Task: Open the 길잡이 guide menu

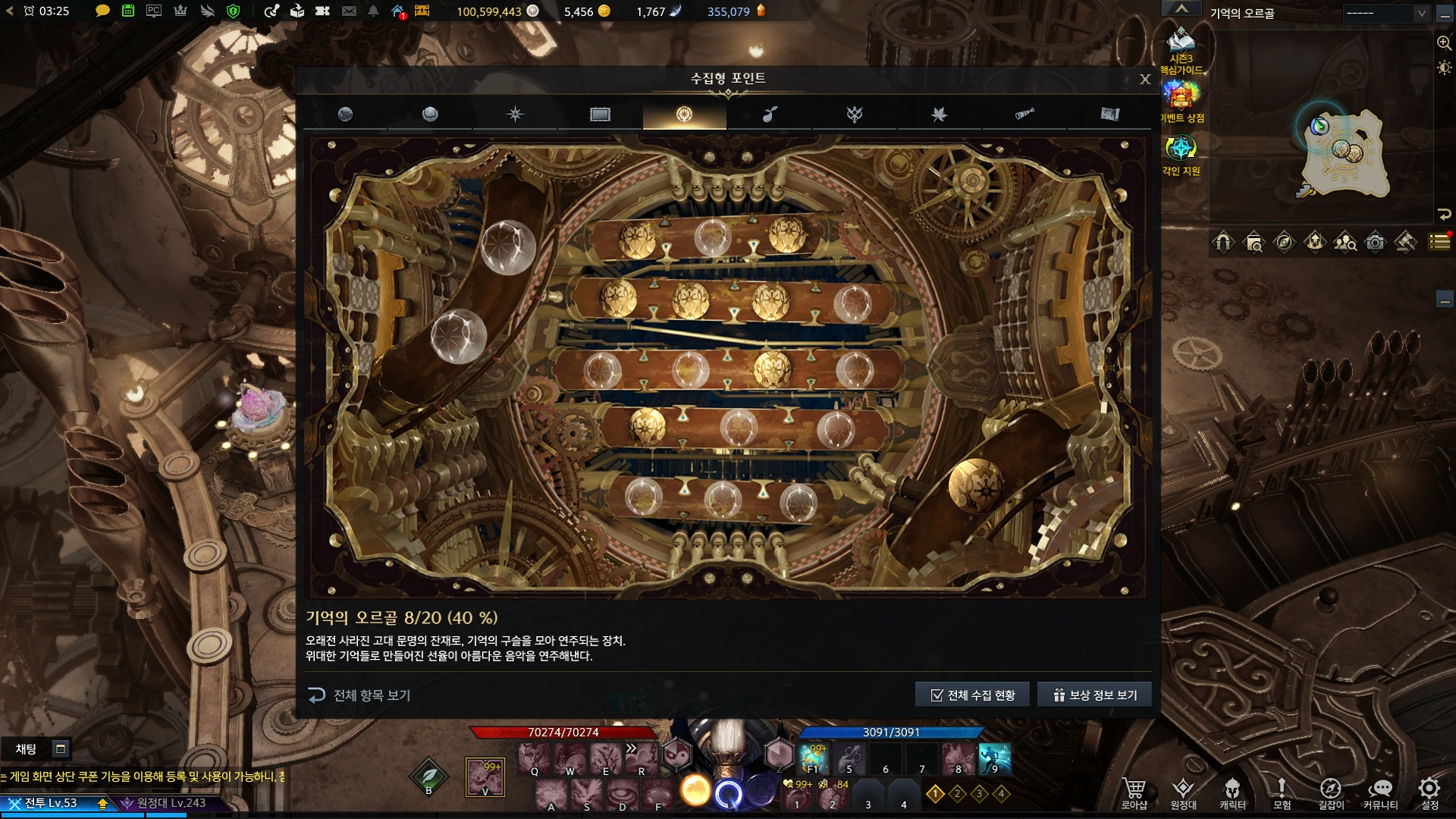Action: [x=1331, y=793]
